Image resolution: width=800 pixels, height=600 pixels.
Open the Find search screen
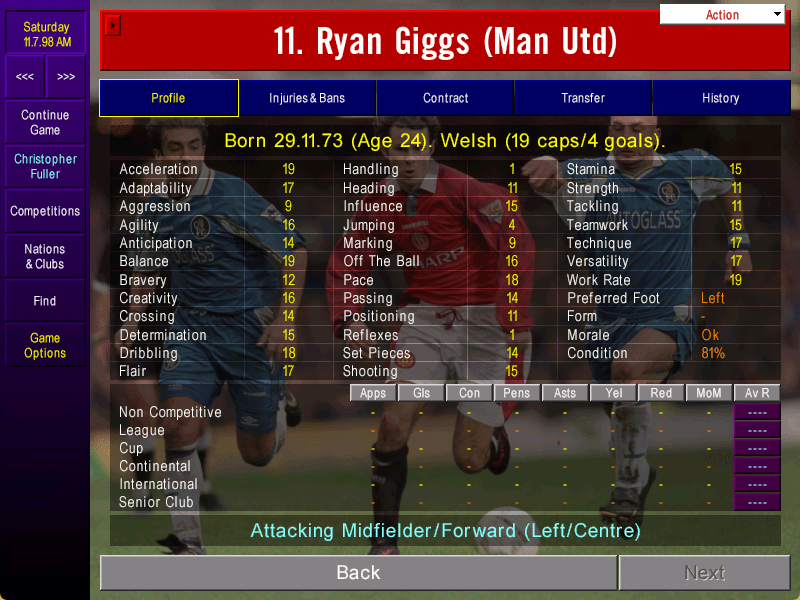click(x=45, y=301)
